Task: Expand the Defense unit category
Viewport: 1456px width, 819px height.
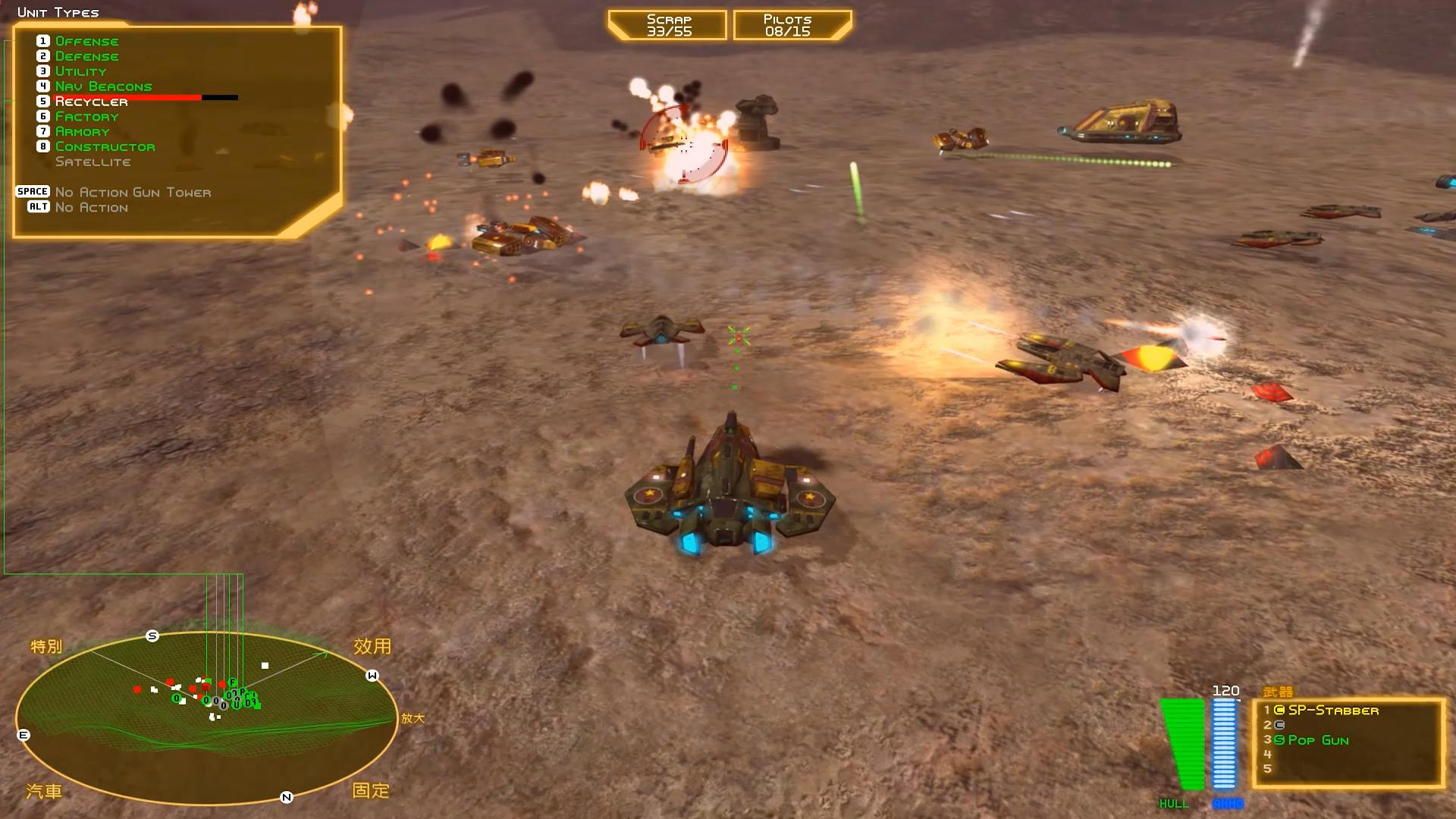Action: 86,55
